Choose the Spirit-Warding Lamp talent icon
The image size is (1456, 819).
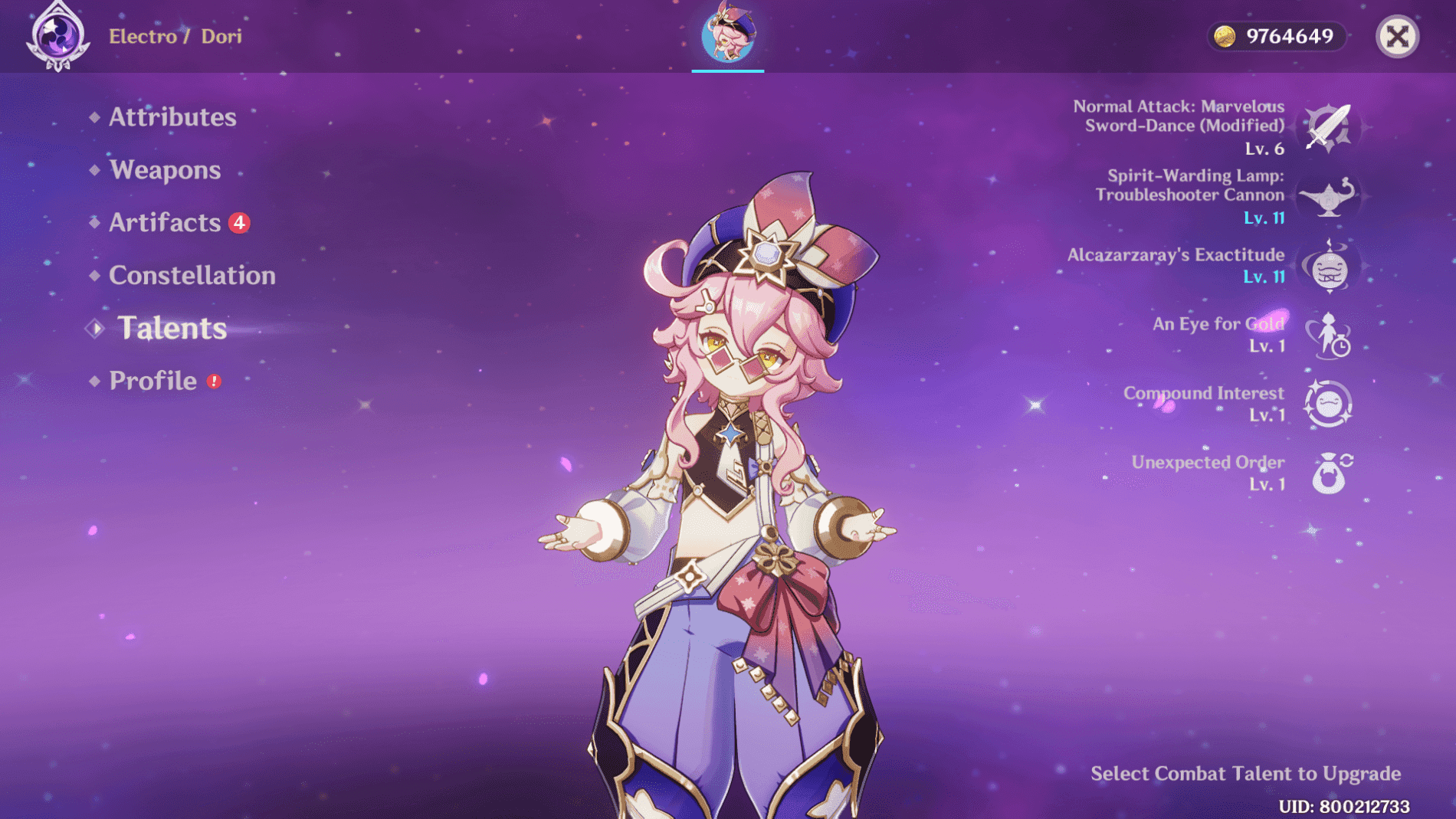pos(1329,197)
